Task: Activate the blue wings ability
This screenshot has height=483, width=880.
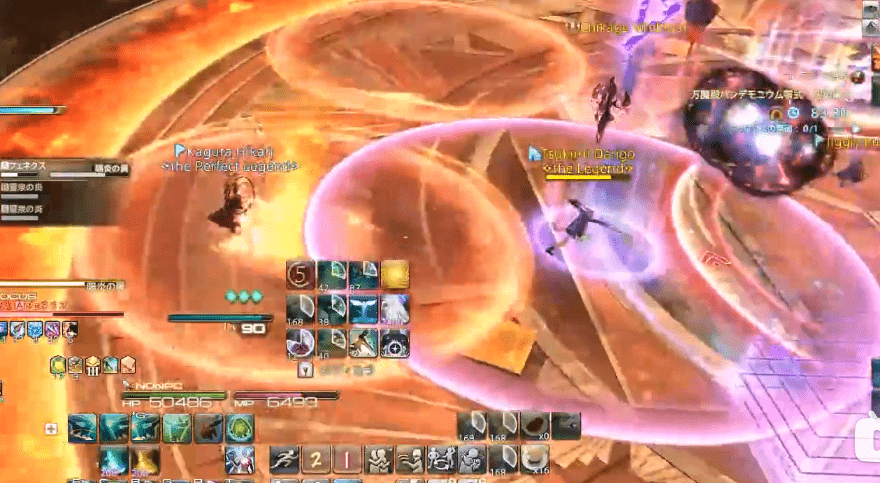Action: pos(363,308)
